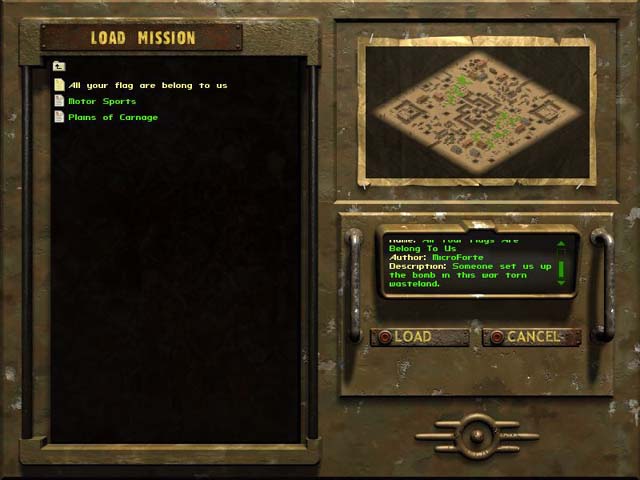
Task: Pick the Plains of Carnage mission
Action: pyautogui.click(x=112, y=117)
